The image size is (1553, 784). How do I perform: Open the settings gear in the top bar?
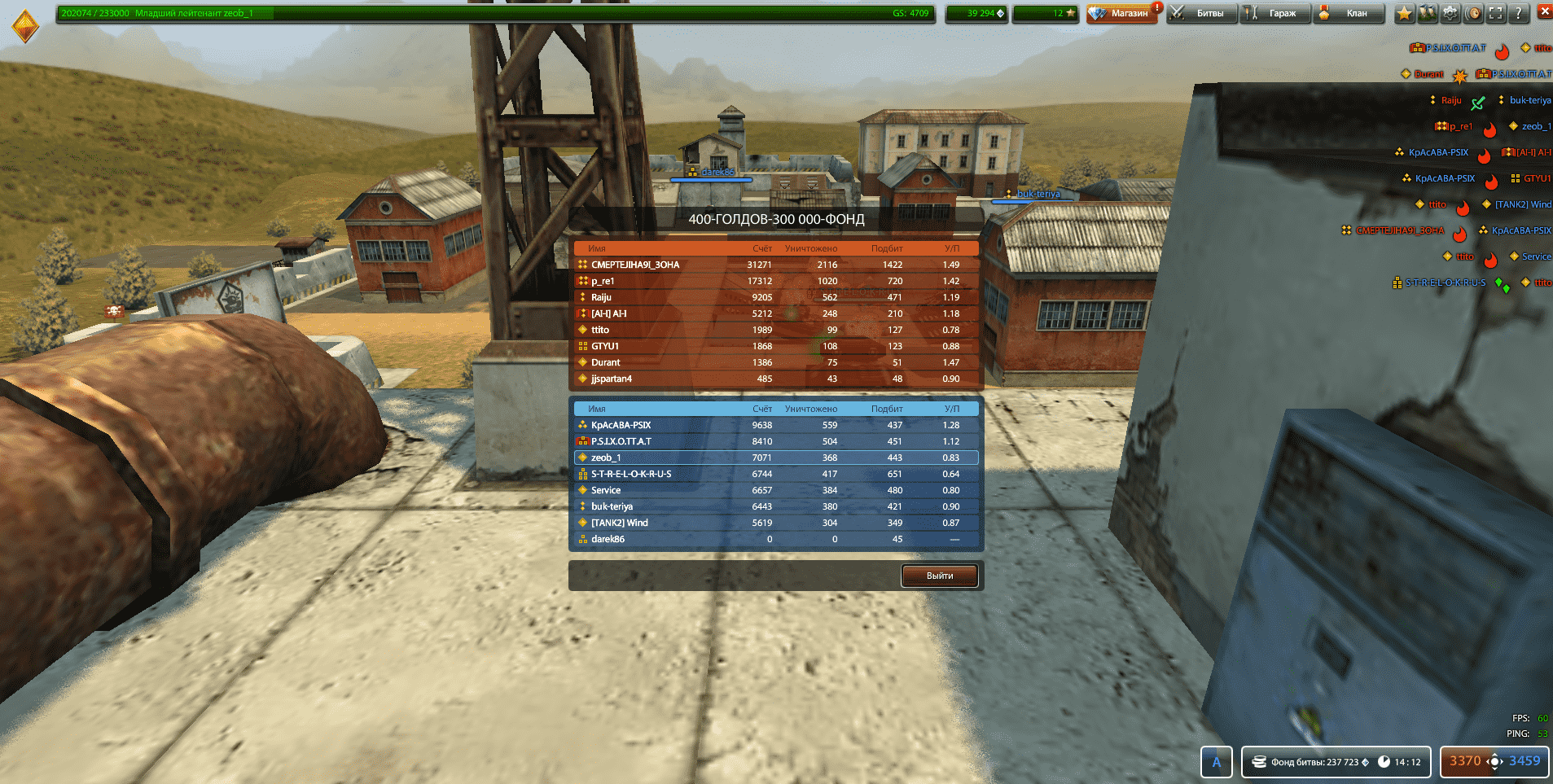click(x=1450, y=13)
